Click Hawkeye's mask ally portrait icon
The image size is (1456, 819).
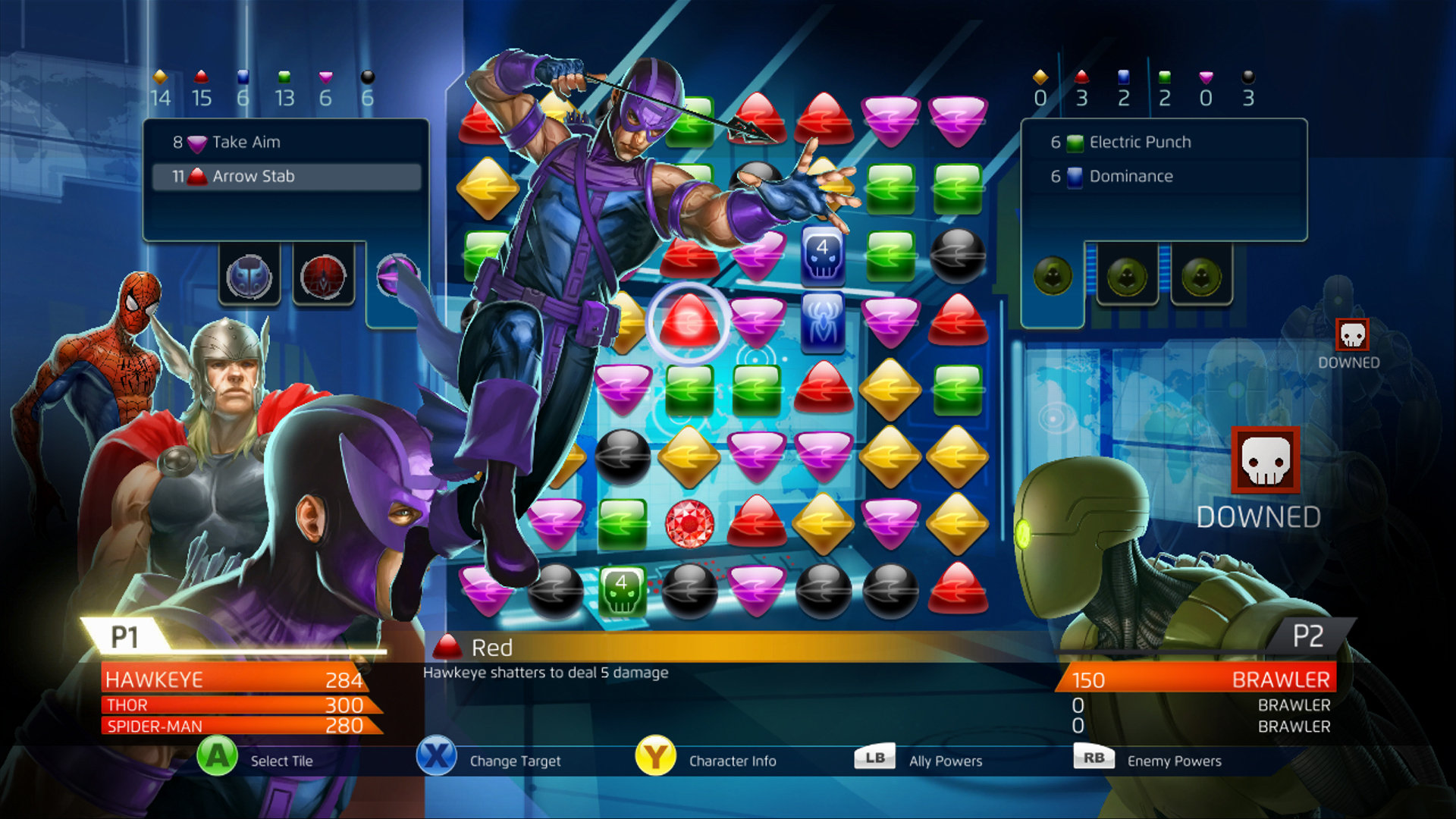click(250, 278)
